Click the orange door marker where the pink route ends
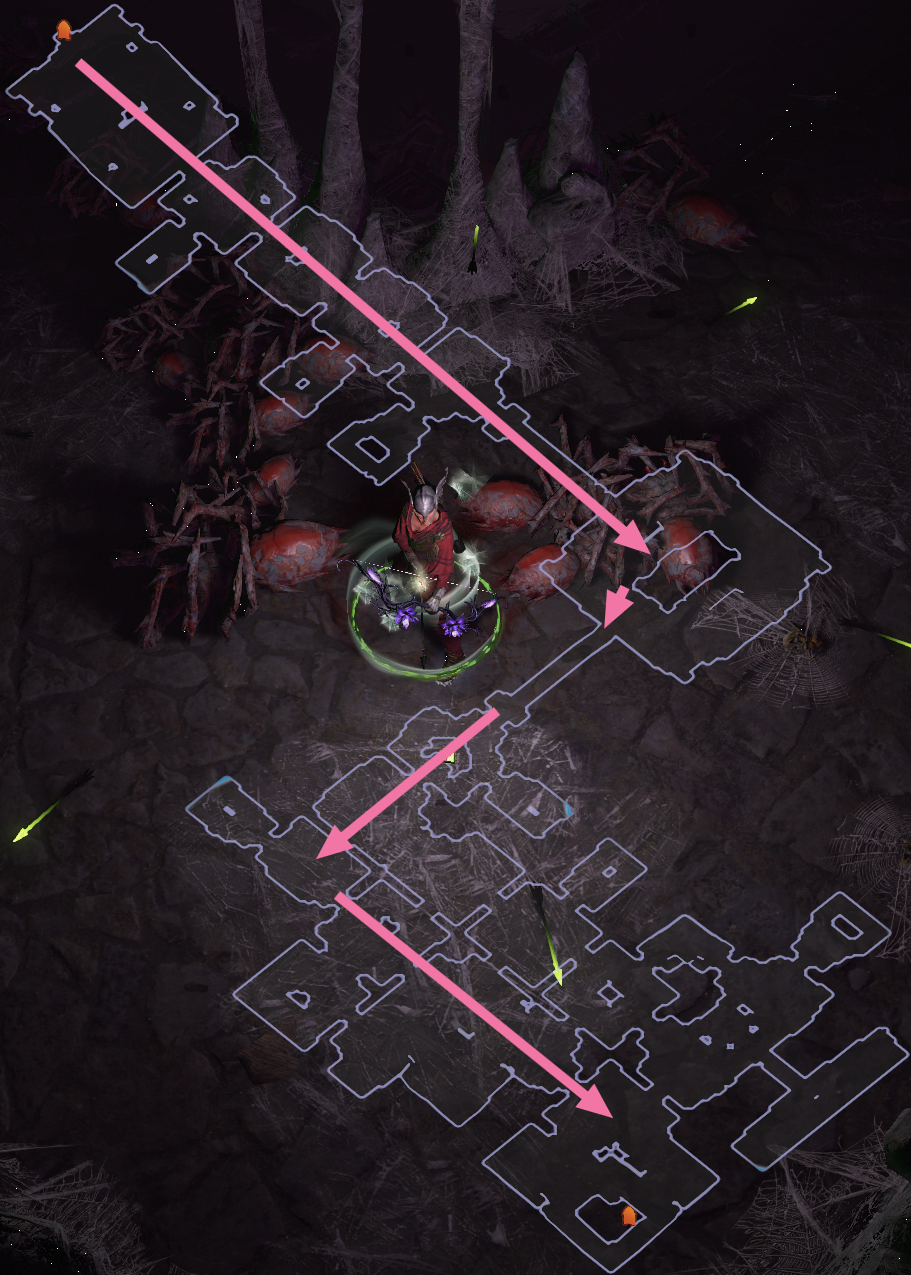This screenshot has height=1275, width=911. pyautogui.click(x=628, y=1215)
